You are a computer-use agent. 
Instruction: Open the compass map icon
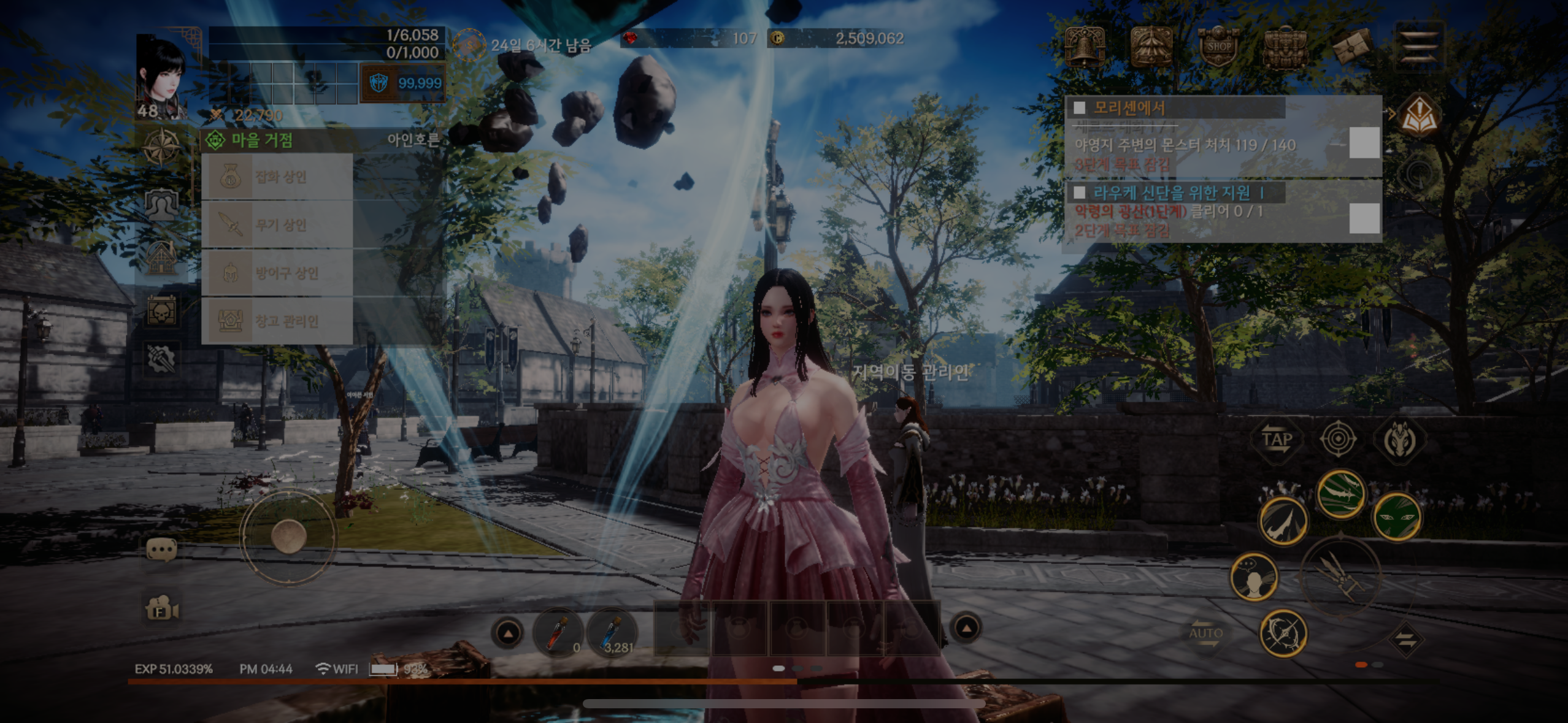161,147
